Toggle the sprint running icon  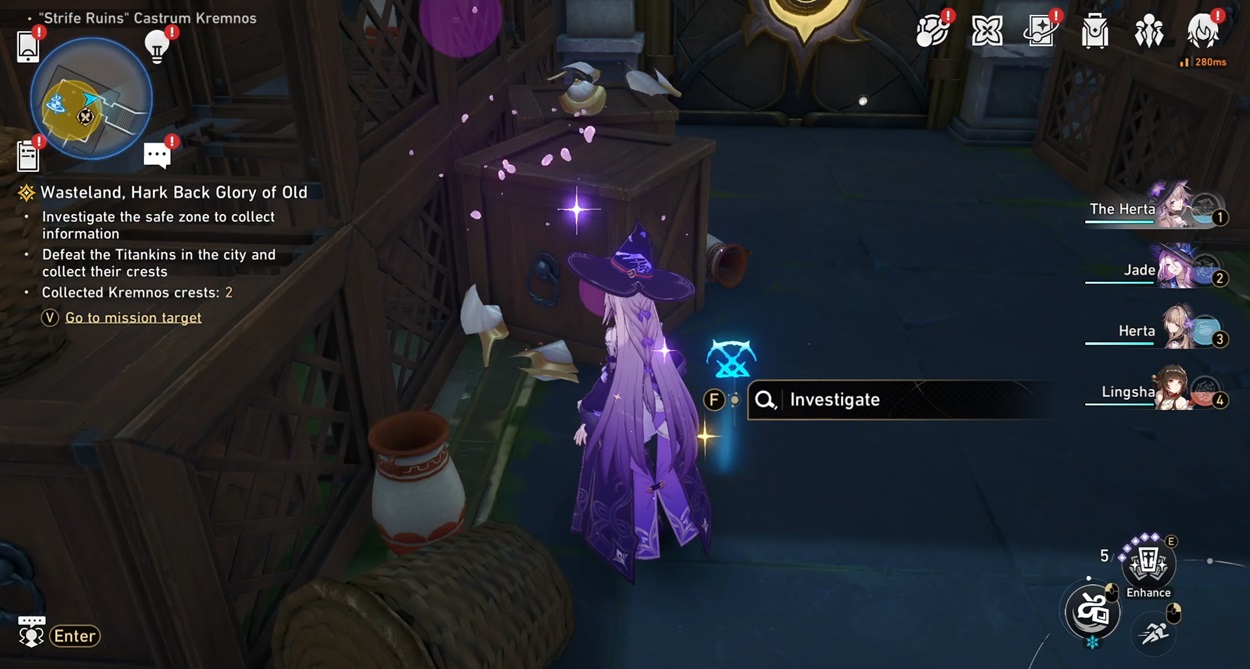pyautogui.click(x=1155, y=632)
